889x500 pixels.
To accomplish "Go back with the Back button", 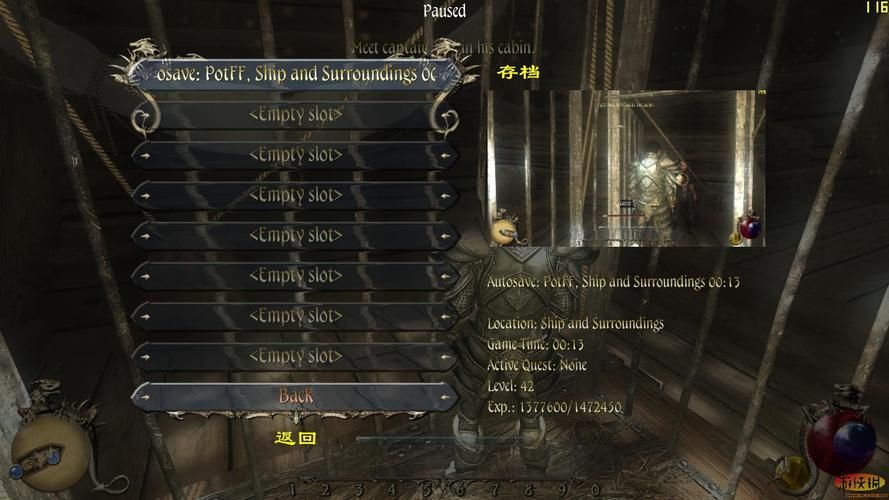I will pyautogui.click(x=296, y=396).
